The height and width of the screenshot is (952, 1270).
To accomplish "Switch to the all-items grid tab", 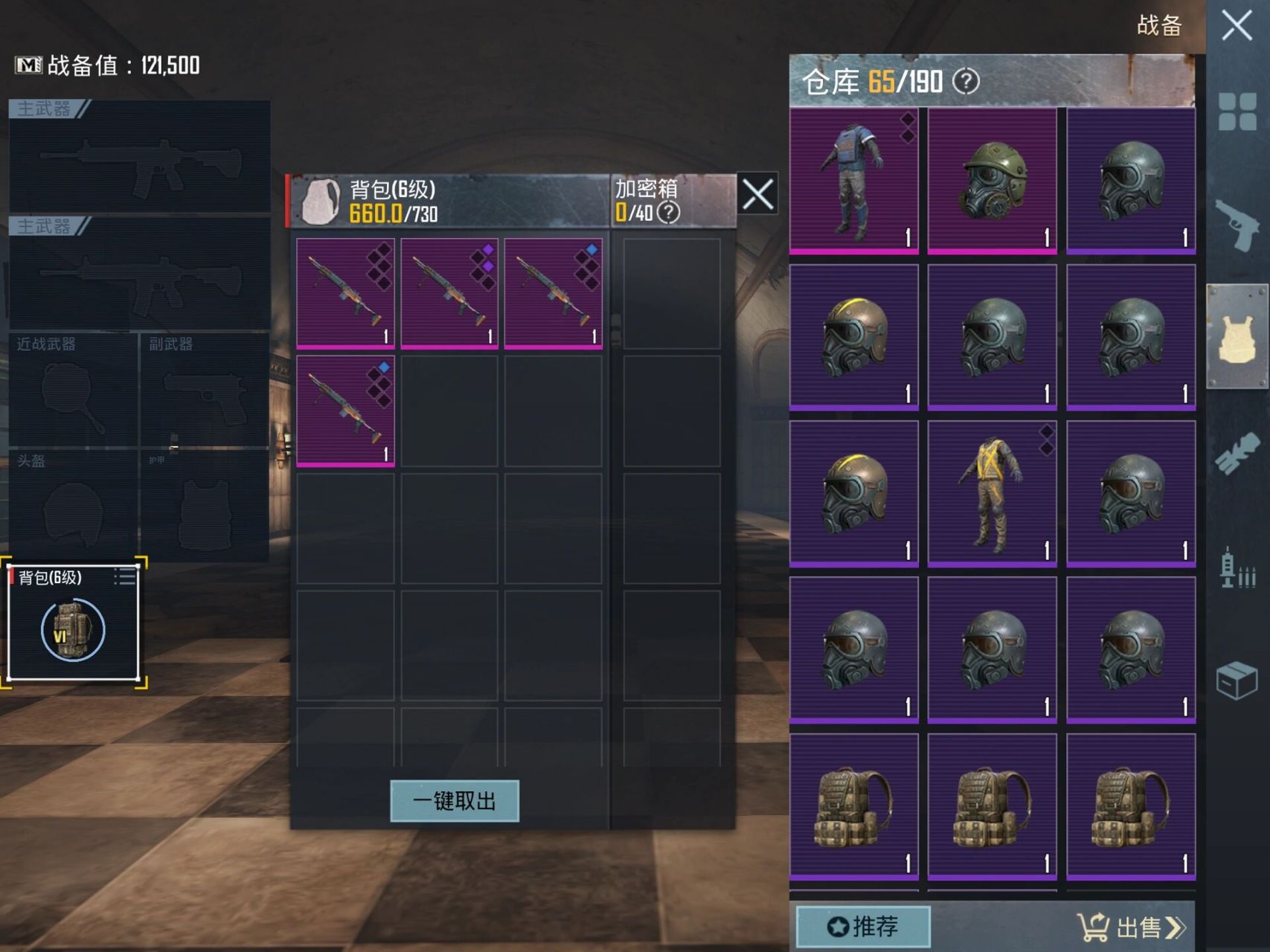I will [1237, 112].
